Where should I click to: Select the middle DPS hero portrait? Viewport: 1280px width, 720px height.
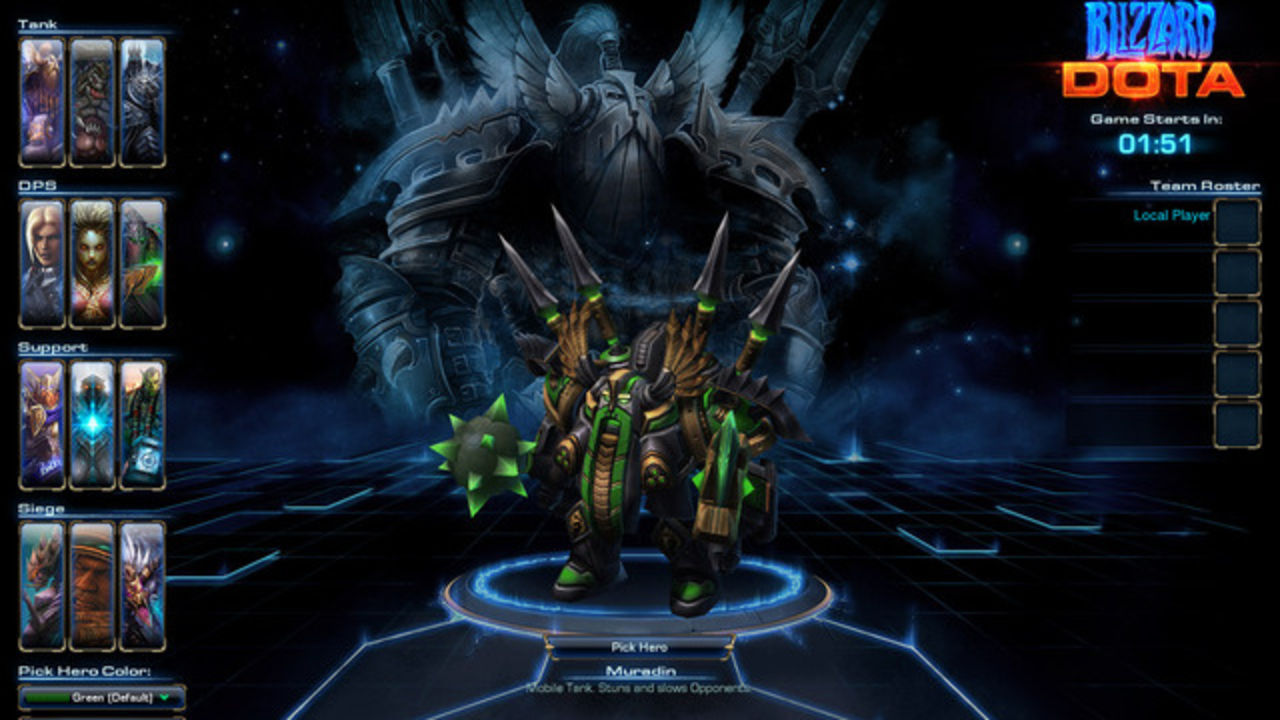(90, 262)
